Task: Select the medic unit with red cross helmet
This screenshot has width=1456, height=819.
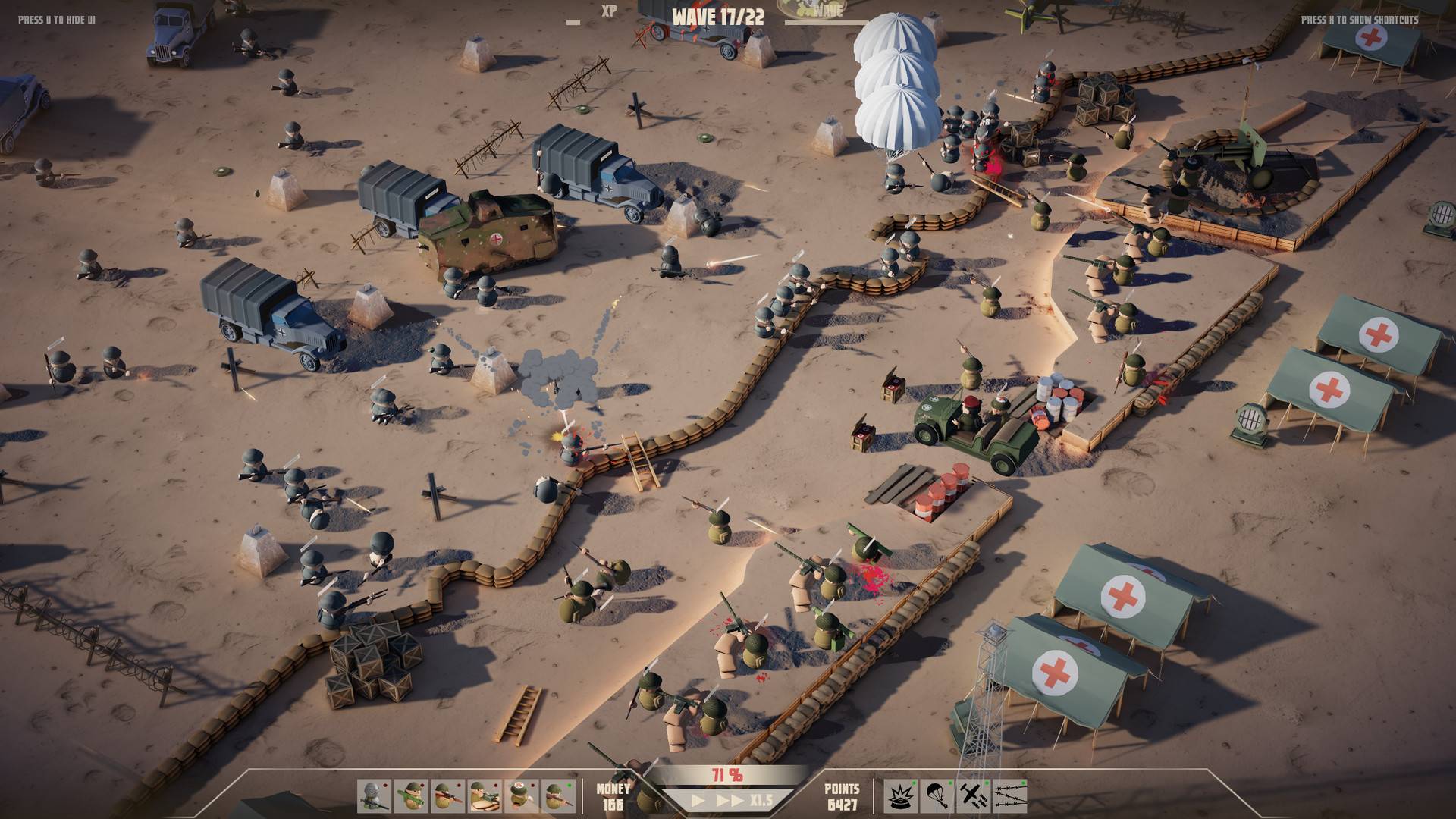Action: click(x=521, y=796)
